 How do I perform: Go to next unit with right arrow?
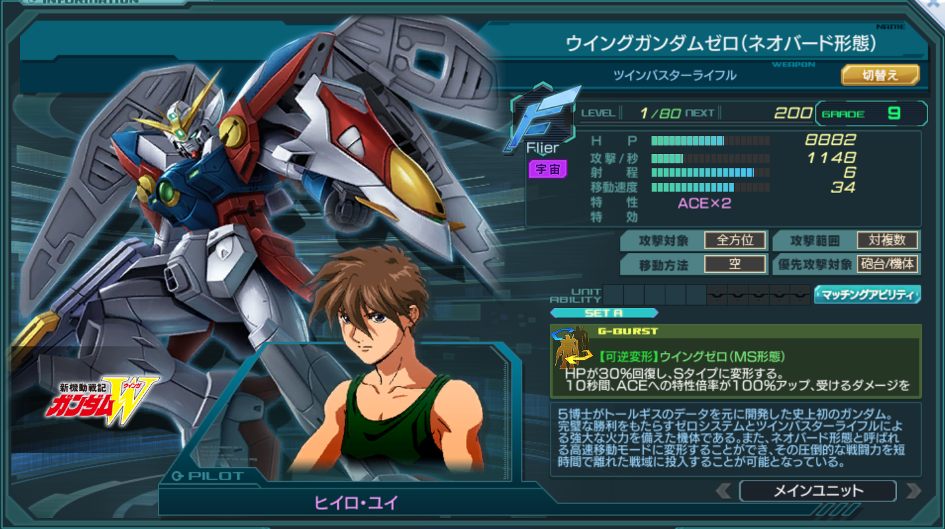point(911,491)
